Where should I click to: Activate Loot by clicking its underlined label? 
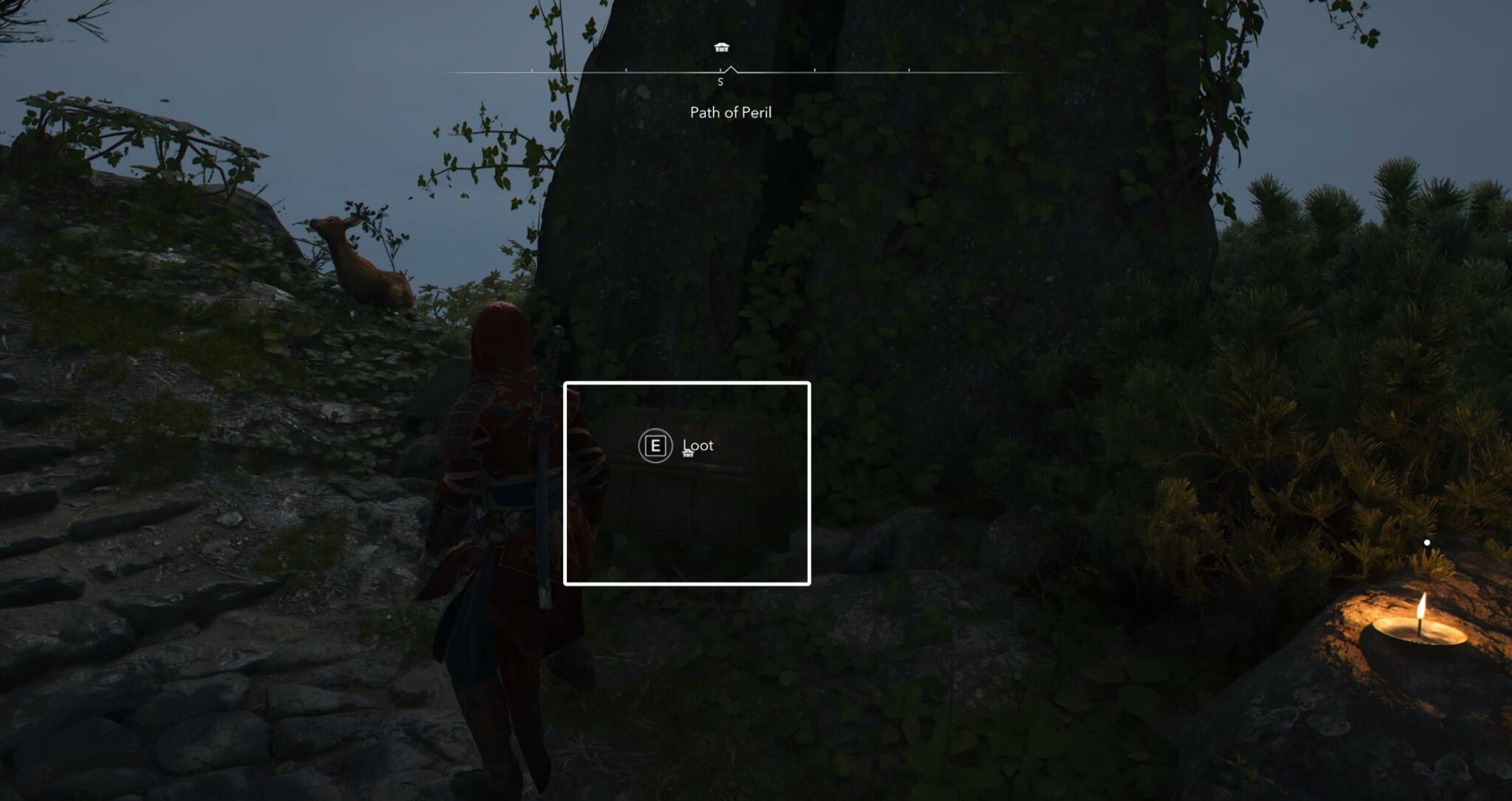pos(698,445)
